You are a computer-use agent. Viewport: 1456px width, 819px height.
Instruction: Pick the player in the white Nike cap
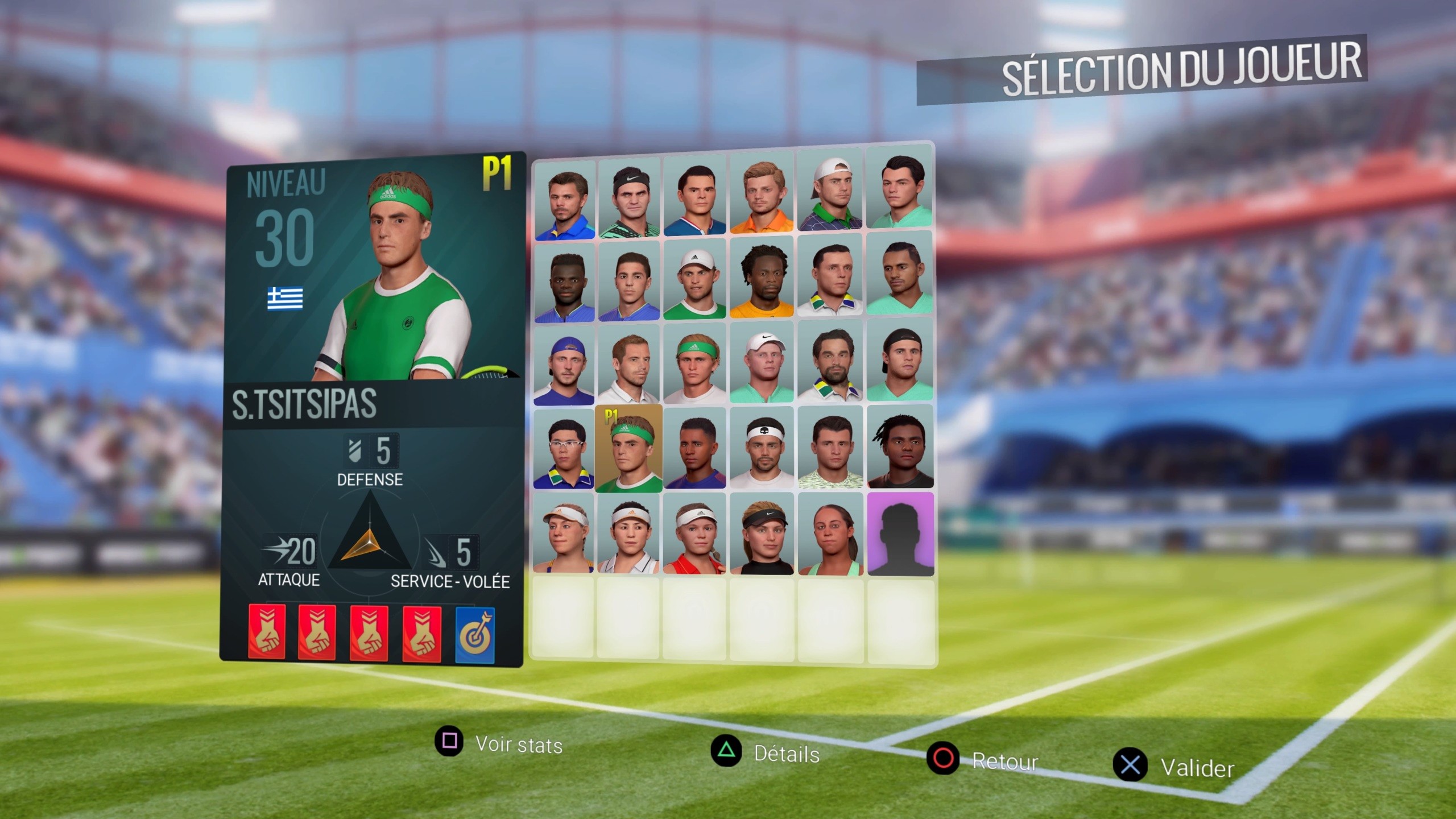(x=762, y=363)
